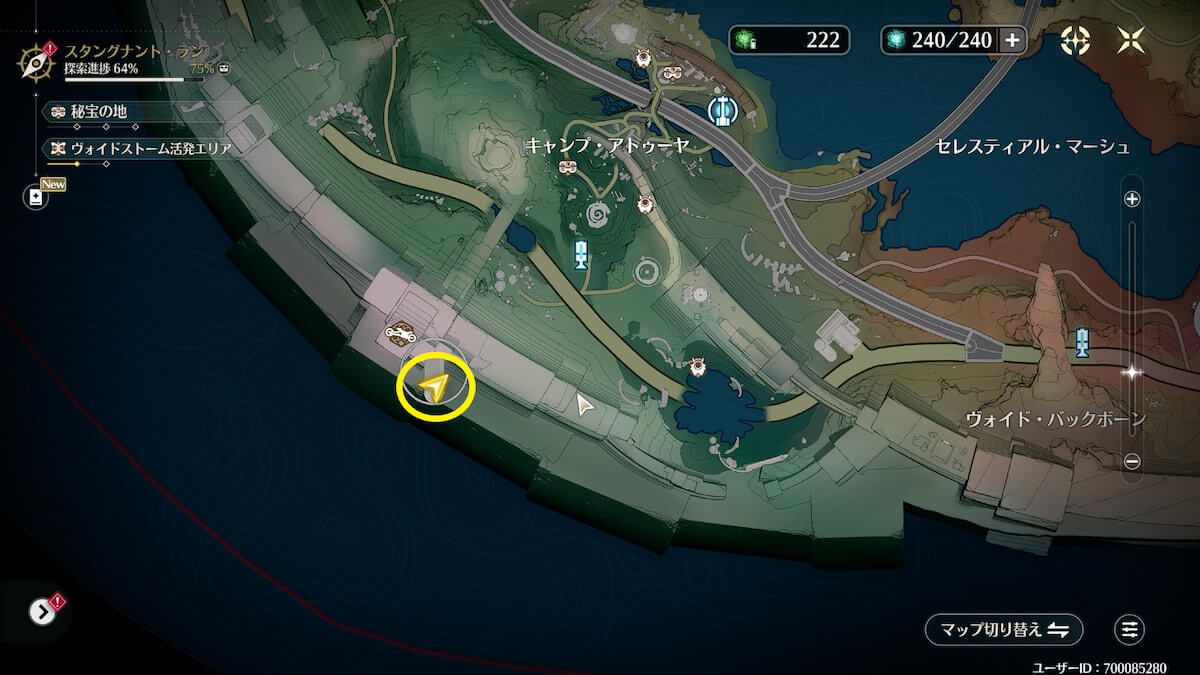The width and height of the screenshot is (1200, 675).
Task: Open the スタングナント・ラン compass exploration icon
Action: point(36,62)
